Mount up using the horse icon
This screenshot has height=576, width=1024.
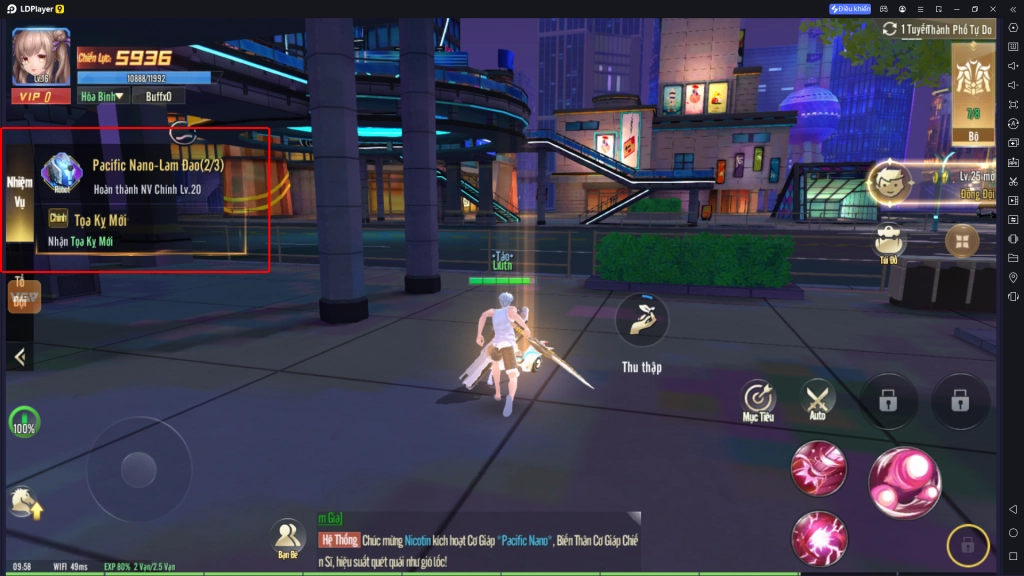coord(26,503)
